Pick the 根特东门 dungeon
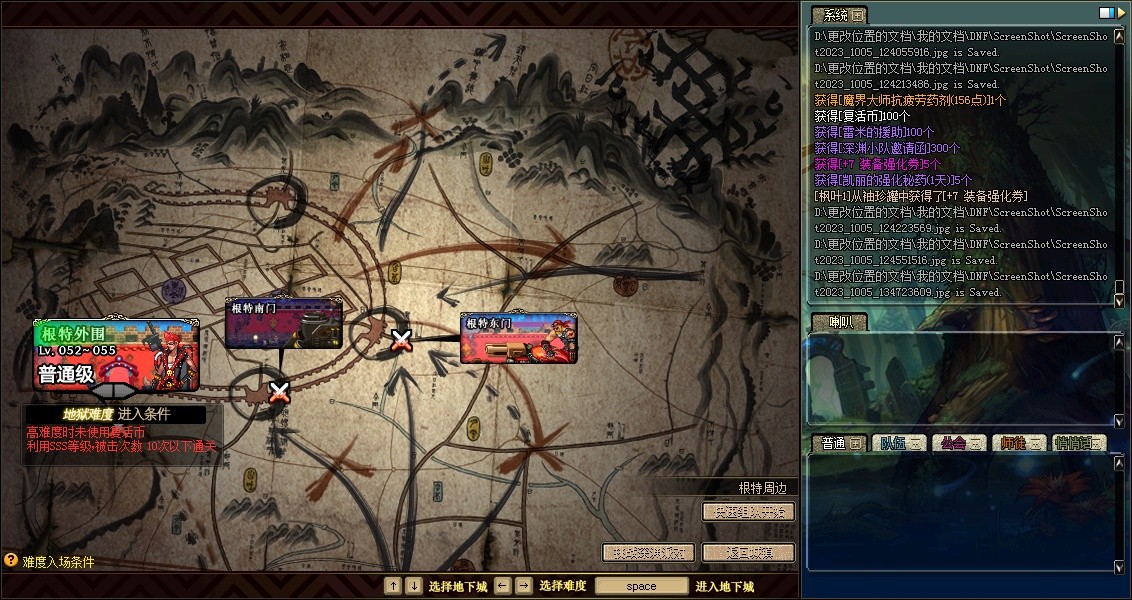 pos(518,338)
